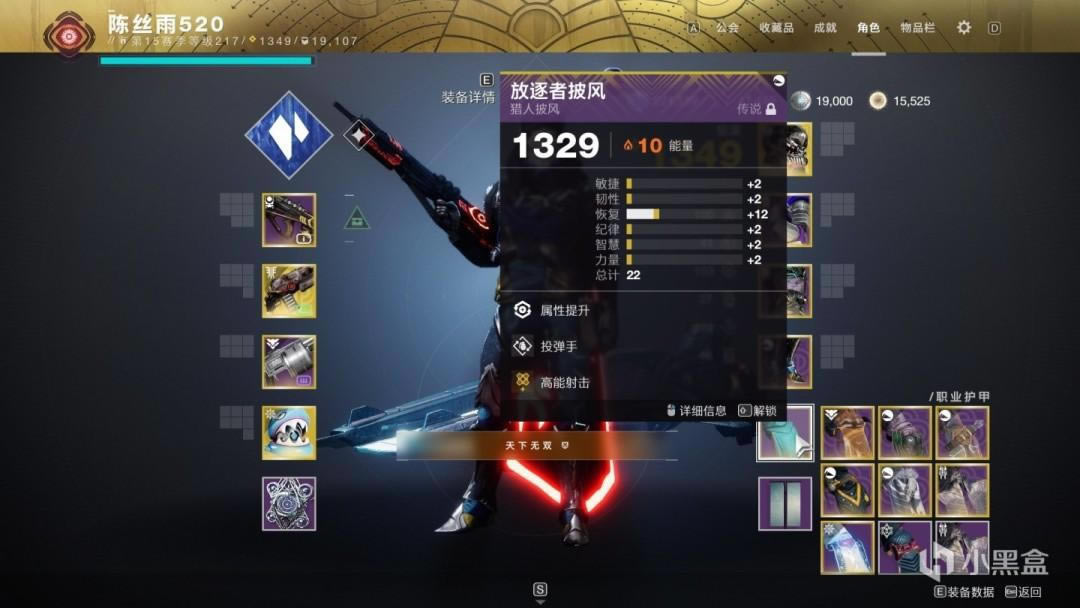
Task: Choose the orange-tan cloak in class armor grid
Action: point(848,433)
